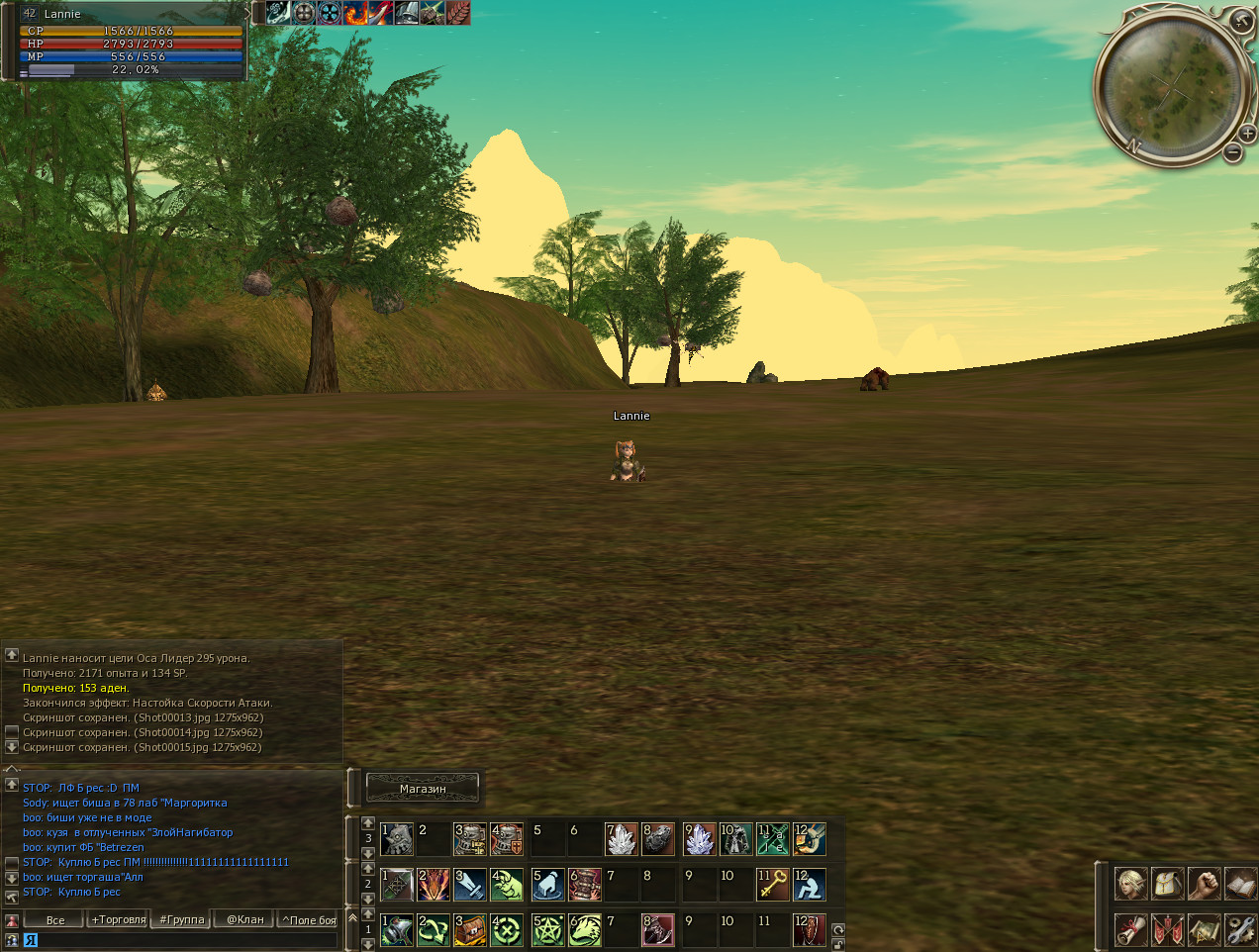Image resolution: width=1259 pixels, height=952 pixels.
Task: Open the world map parchment icon
Action: 1204,929
